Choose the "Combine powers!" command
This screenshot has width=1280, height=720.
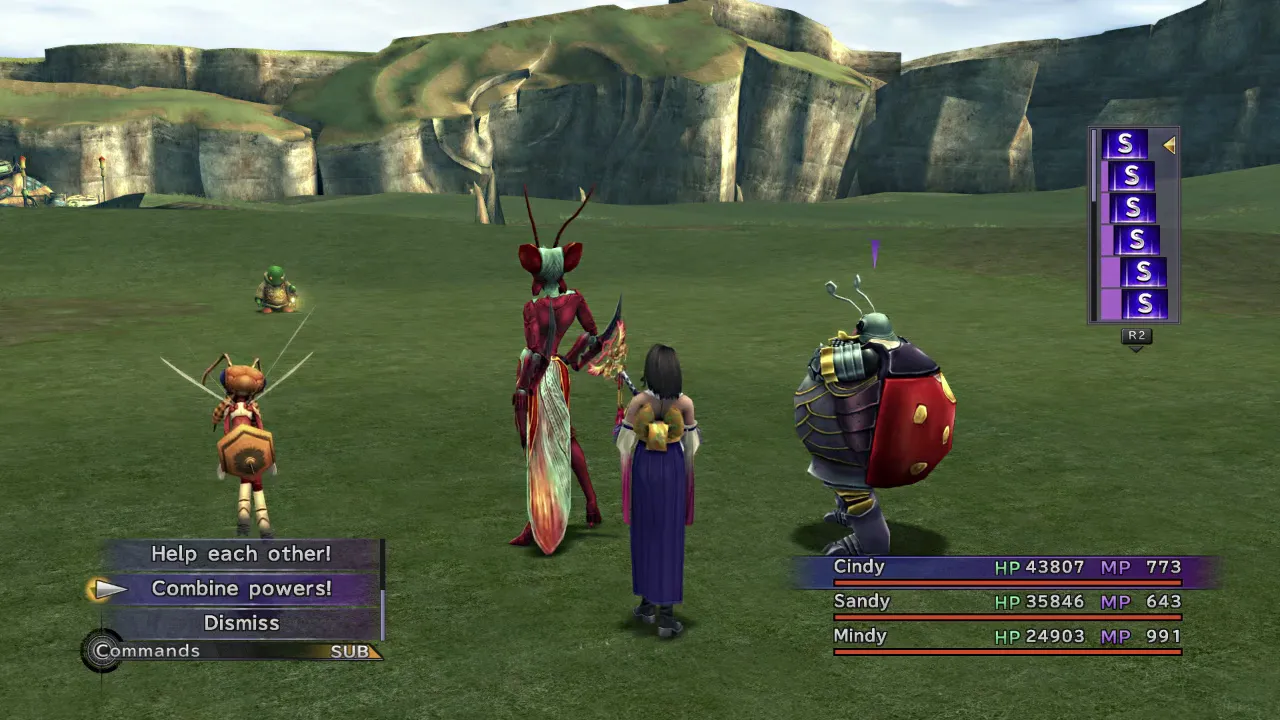pyautogui.click(x=241, y=588)
